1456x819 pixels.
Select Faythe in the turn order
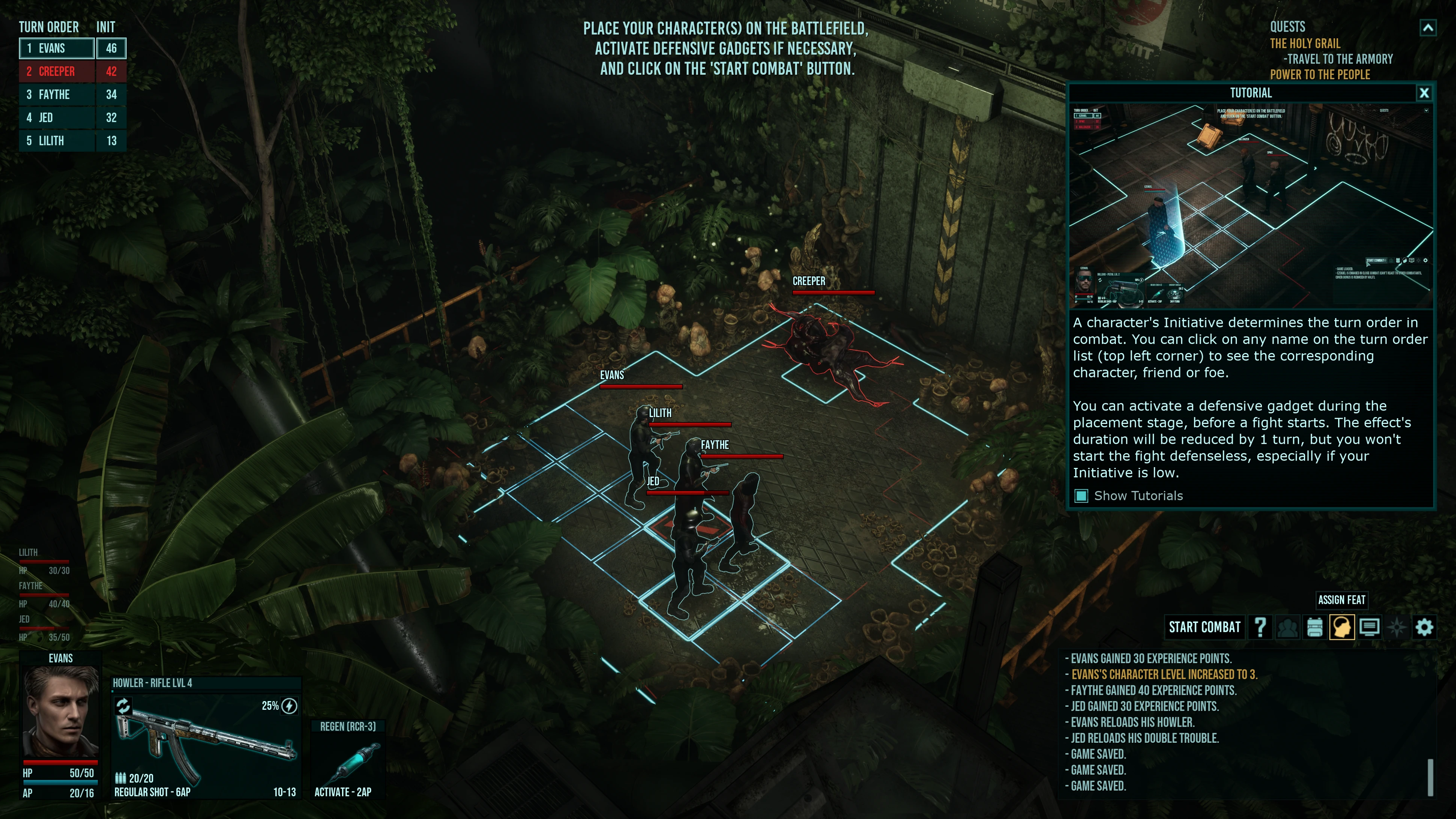tap(57, 95)
